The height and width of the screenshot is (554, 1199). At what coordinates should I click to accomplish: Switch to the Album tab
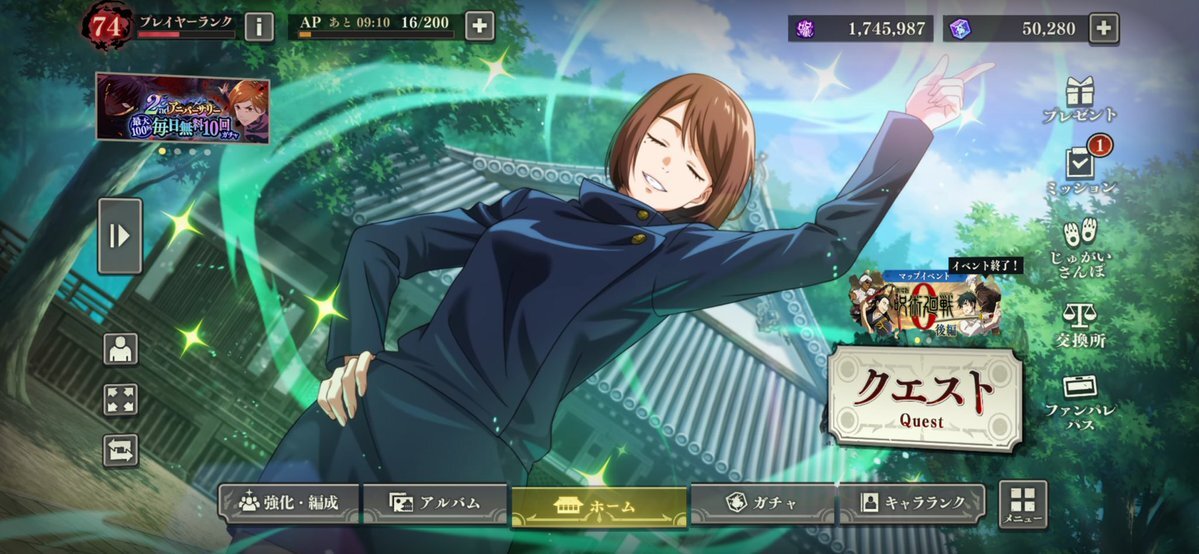point(435,504)
